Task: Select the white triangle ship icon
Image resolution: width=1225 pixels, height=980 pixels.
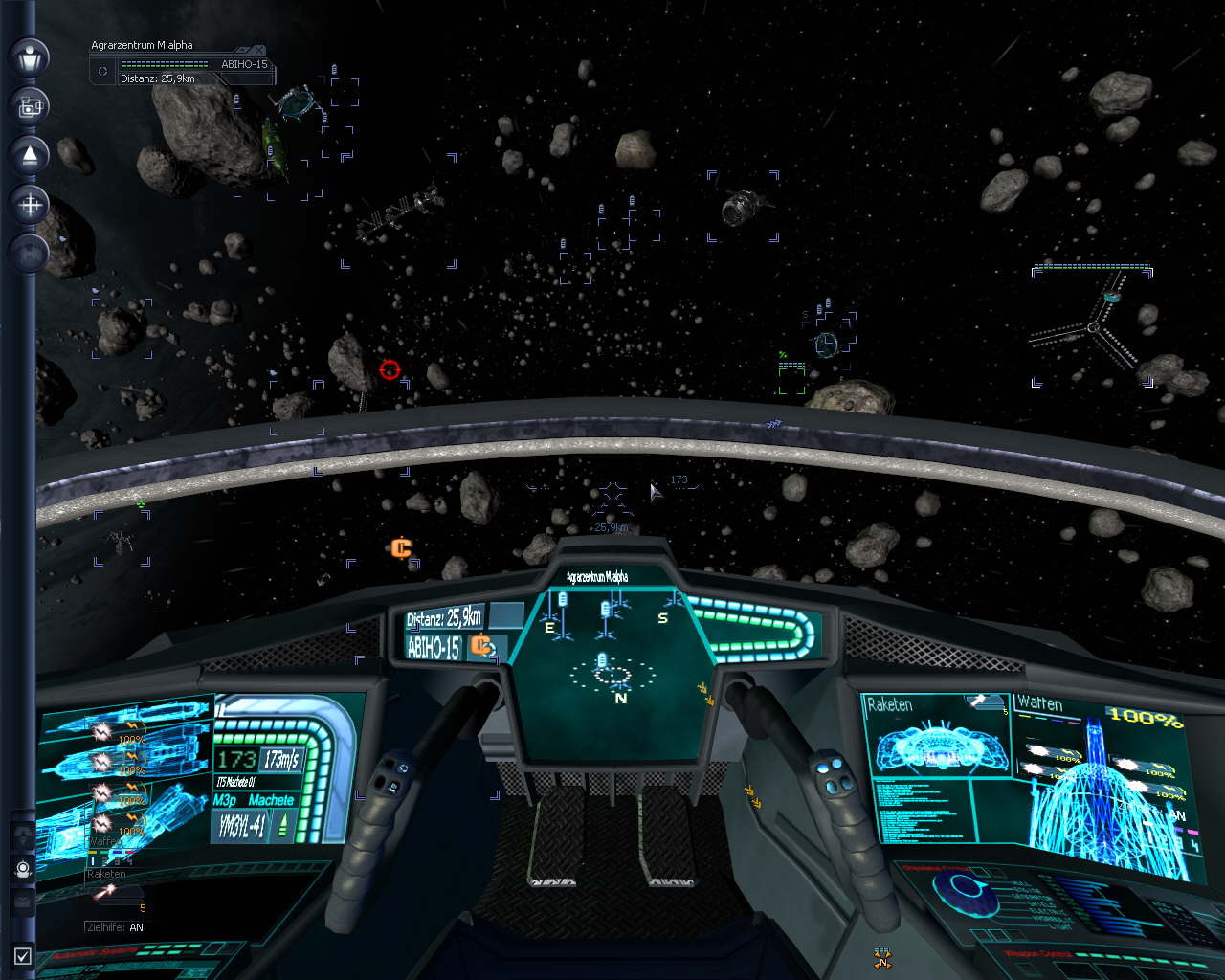Action: (x=30, y=155)
